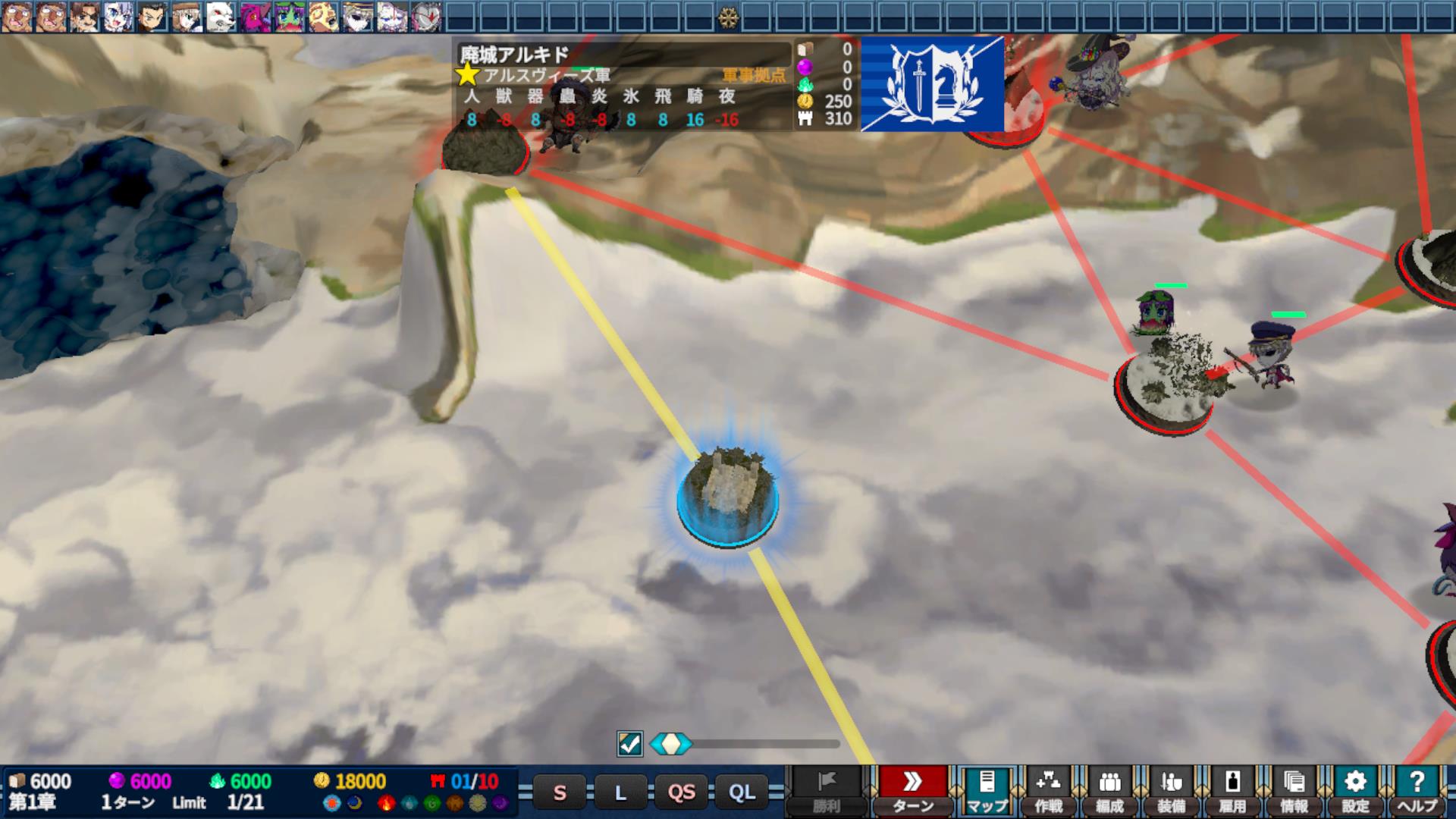Open the 雇用 hiring menu
Viewport: 1456px width, 819px height.
[x=1232, y=790]
